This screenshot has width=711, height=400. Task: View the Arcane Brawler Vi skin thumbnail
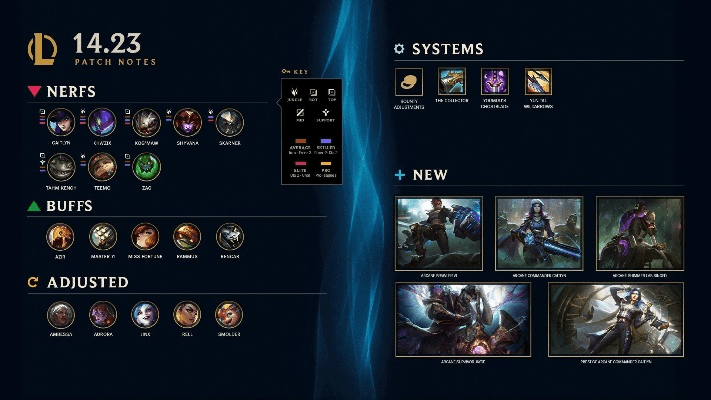click(x=439, y=231)
